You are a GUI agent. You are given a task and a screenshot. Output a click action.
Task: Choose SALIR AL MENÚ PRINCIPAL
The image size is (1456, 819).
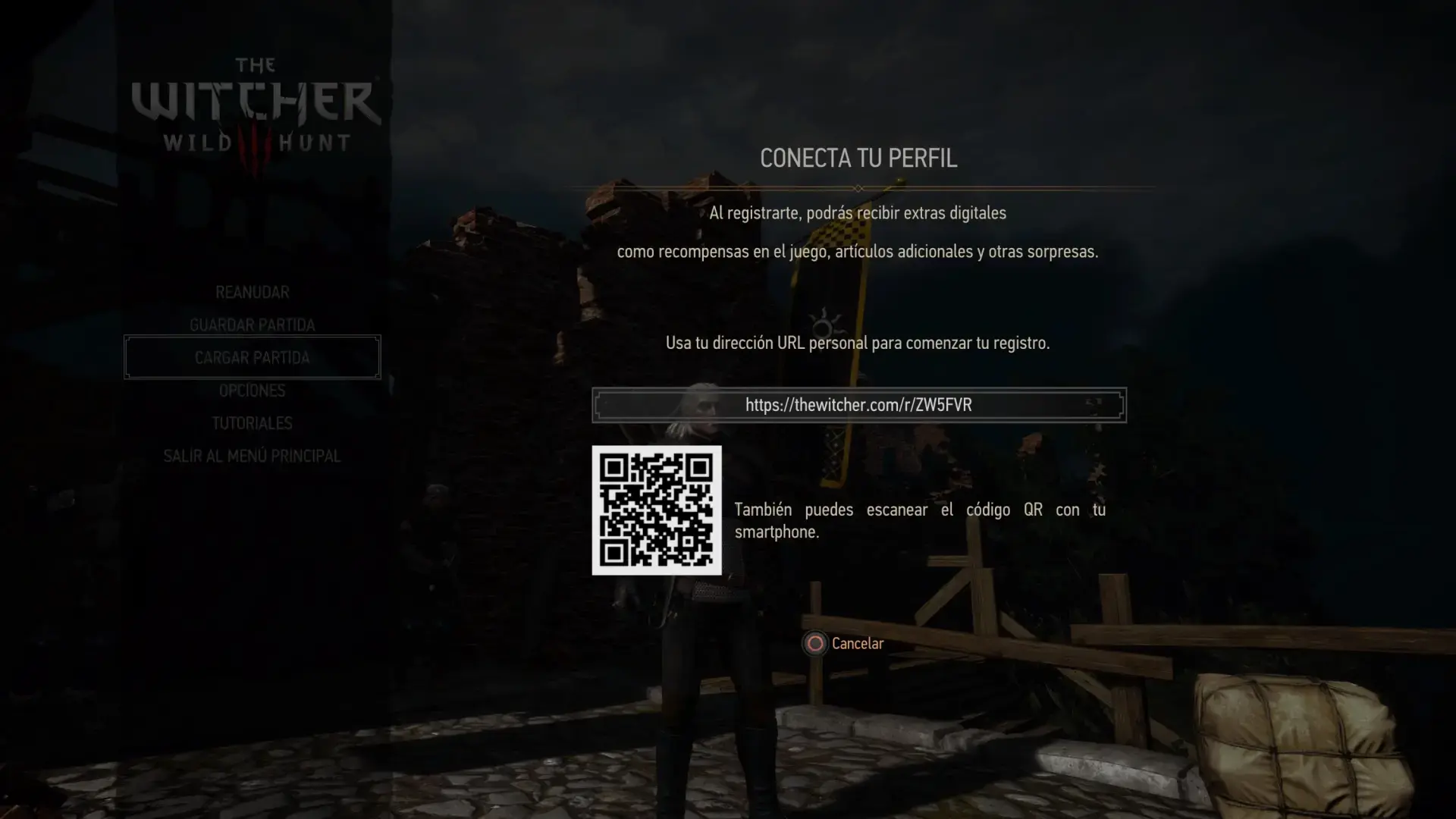click(252, 456)
